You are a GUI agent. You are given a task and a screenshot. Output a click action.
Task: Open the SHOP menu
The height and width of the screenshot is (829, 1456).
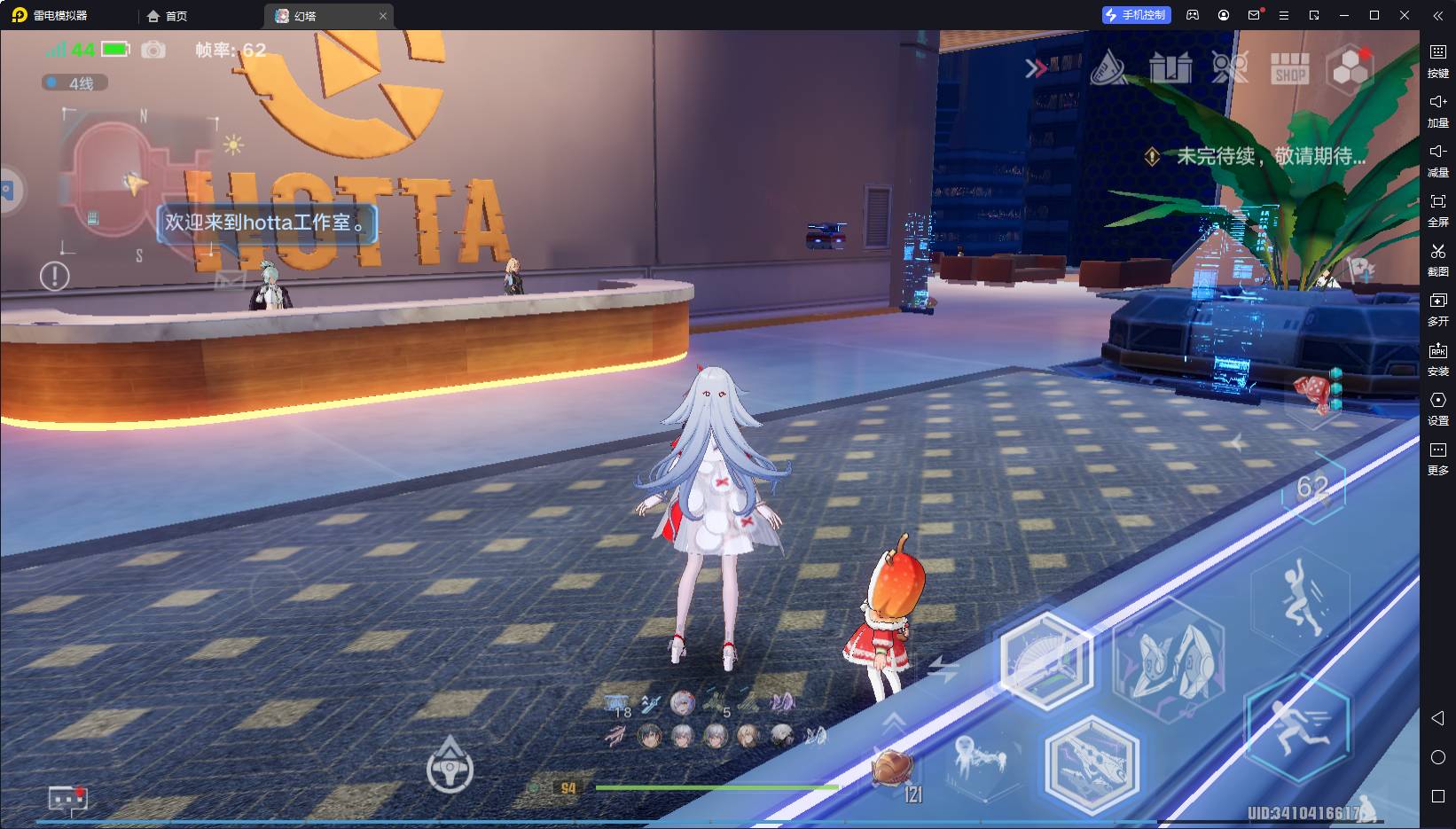(1289, 68)
